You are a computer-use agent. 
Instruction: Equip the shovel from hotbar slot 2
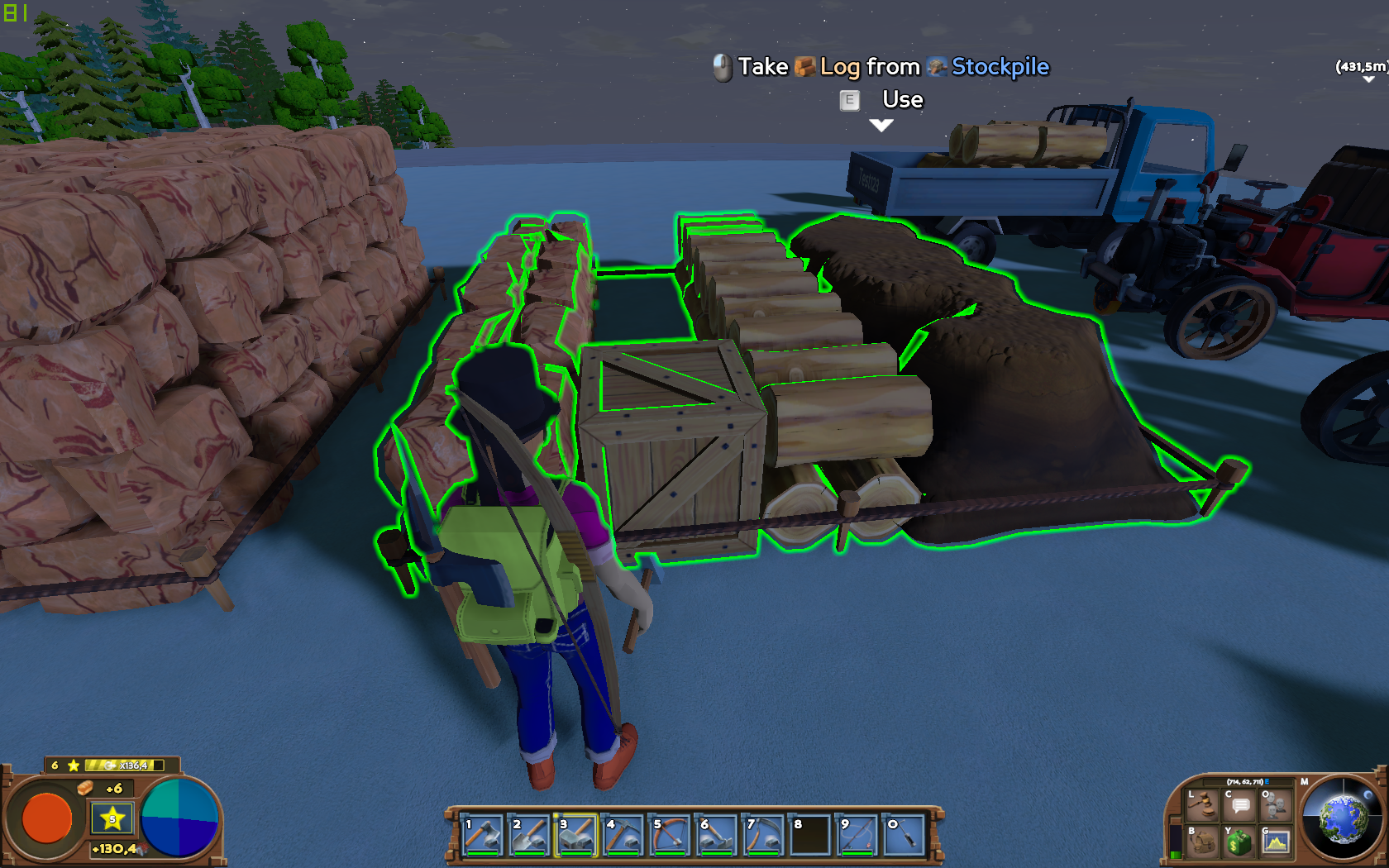tap(530, 835)
